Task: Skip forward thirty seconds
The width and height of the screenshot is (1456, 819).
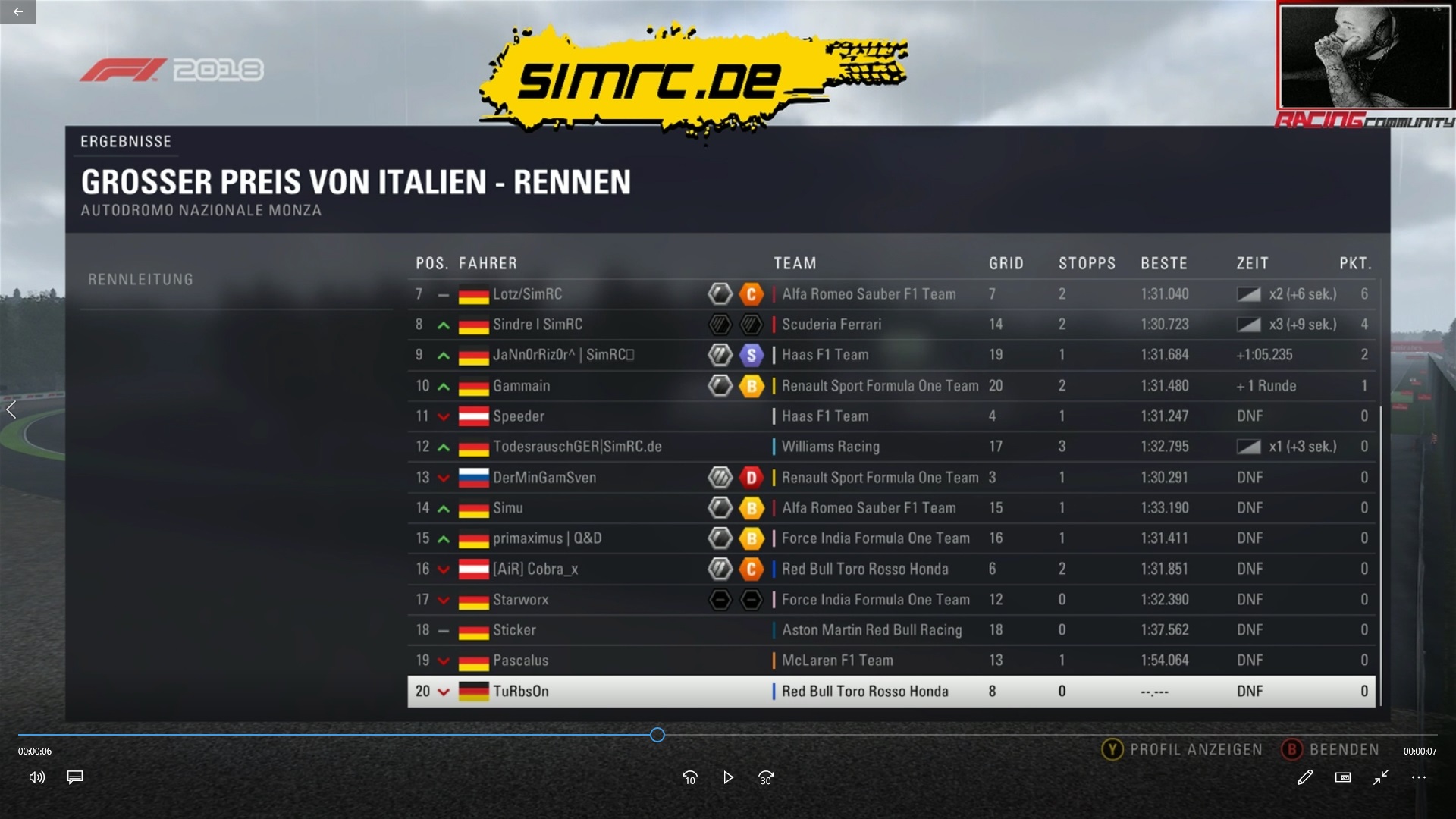Action: click(x=766, y=777)
